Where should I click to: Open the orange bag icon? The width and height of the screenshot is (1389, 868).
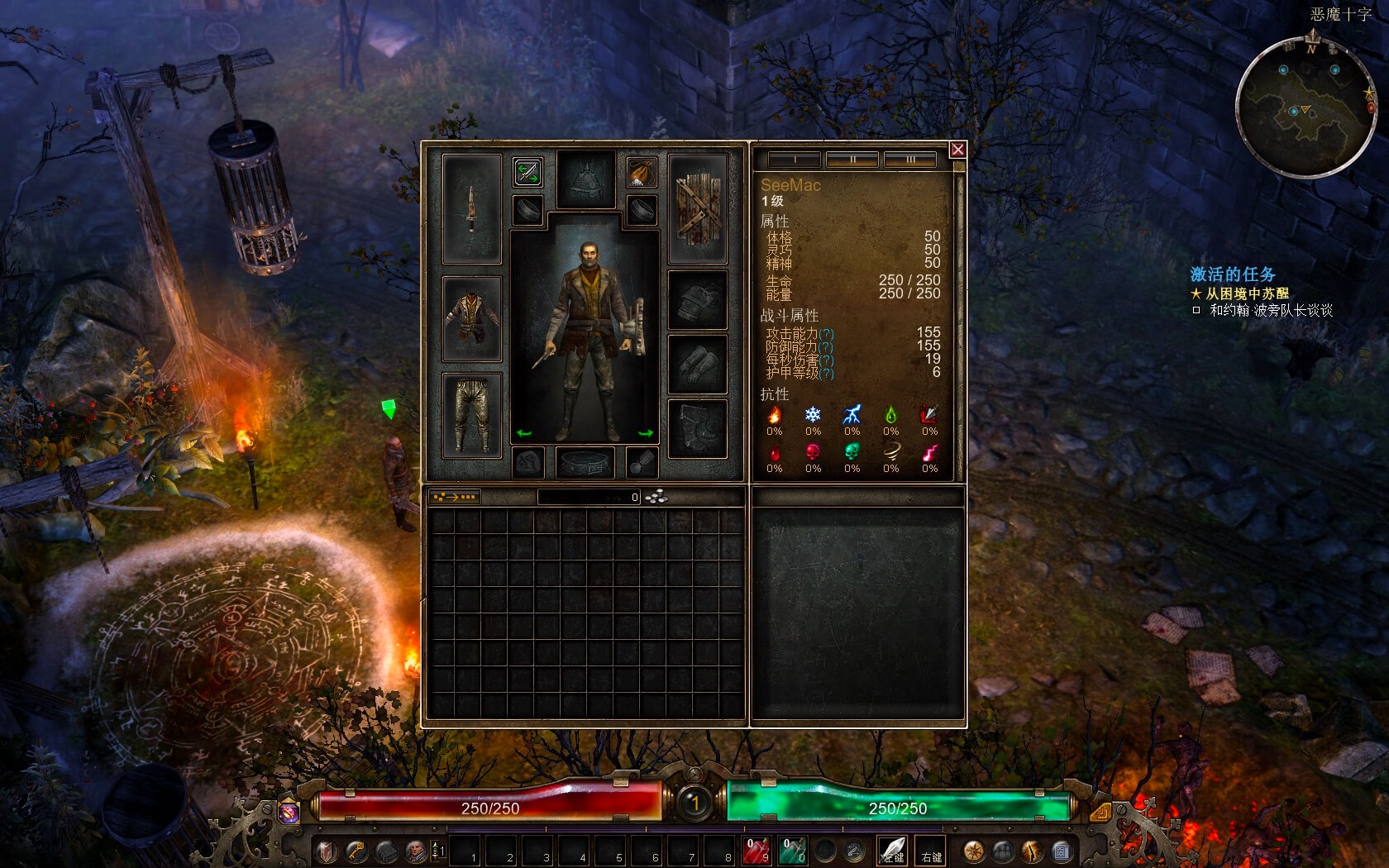point(641,172)
